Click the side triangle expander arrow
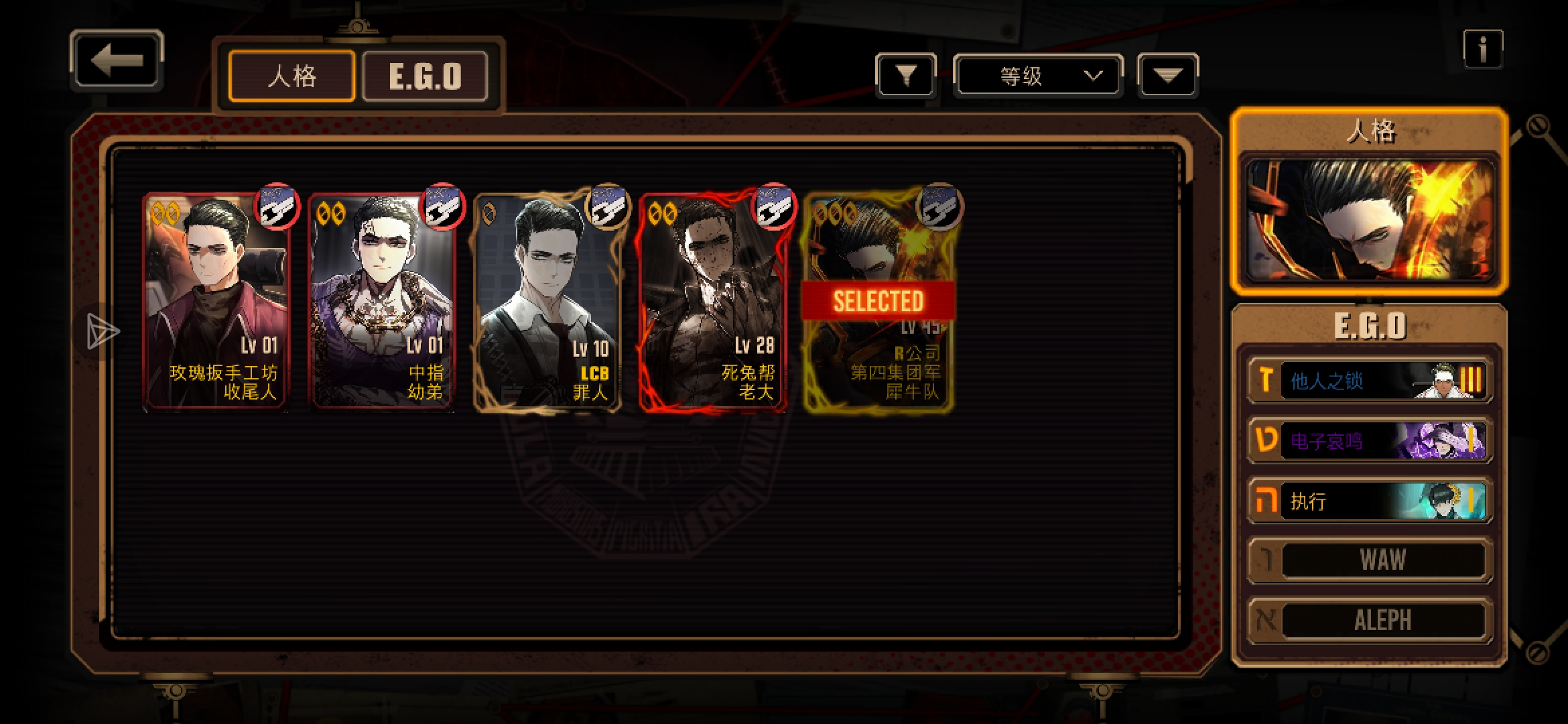The image size is (1568, 724). [102, 331]
